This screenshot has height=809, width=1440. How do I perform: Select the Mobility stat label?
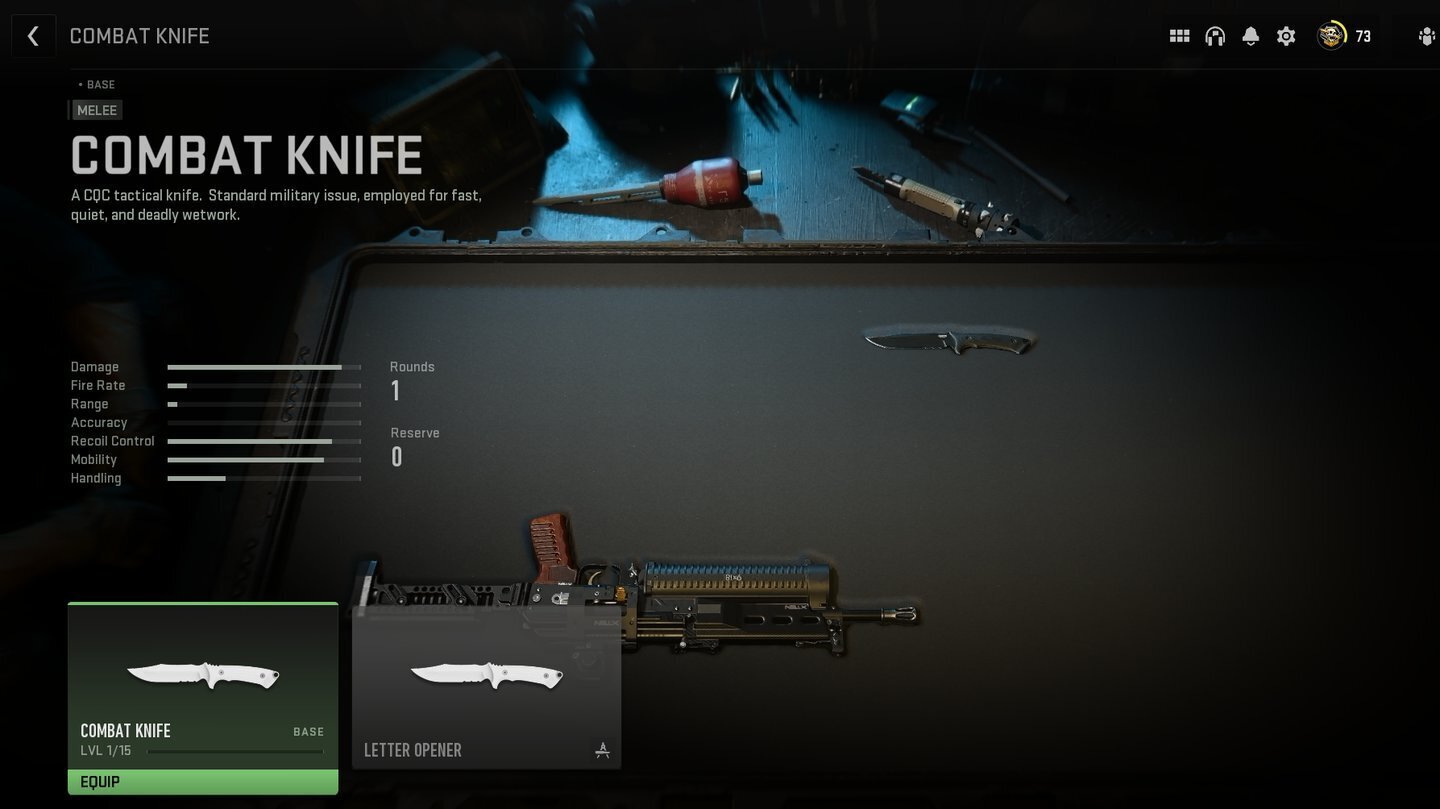point(94,459)
